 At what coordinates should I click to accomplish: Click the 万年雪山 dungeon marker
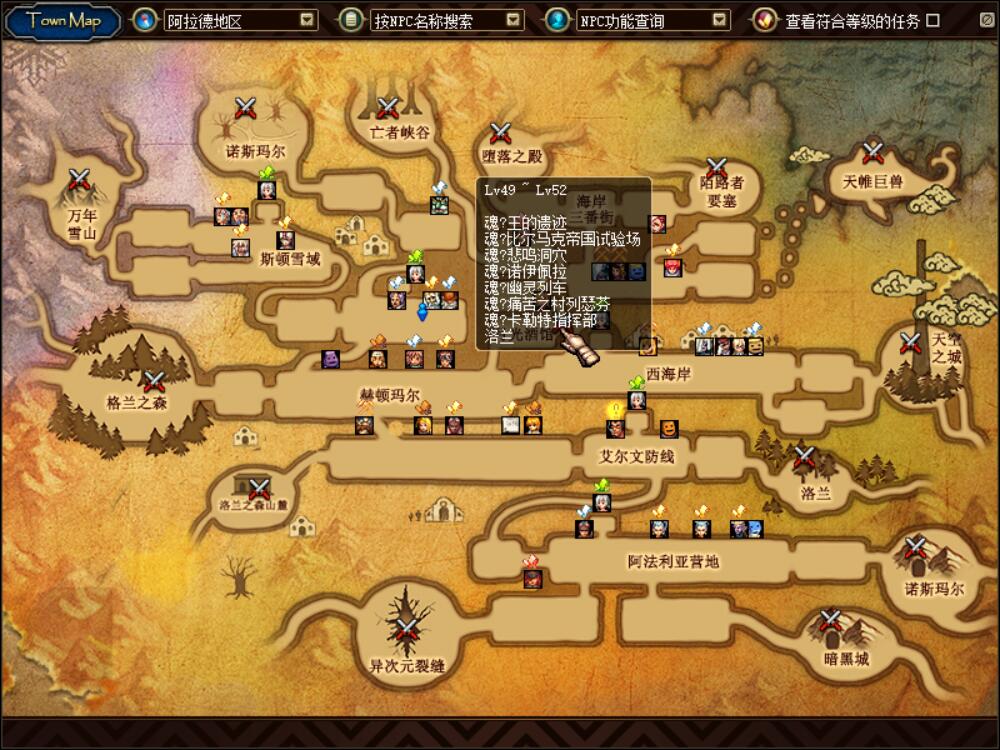click(x=80, y=180)
